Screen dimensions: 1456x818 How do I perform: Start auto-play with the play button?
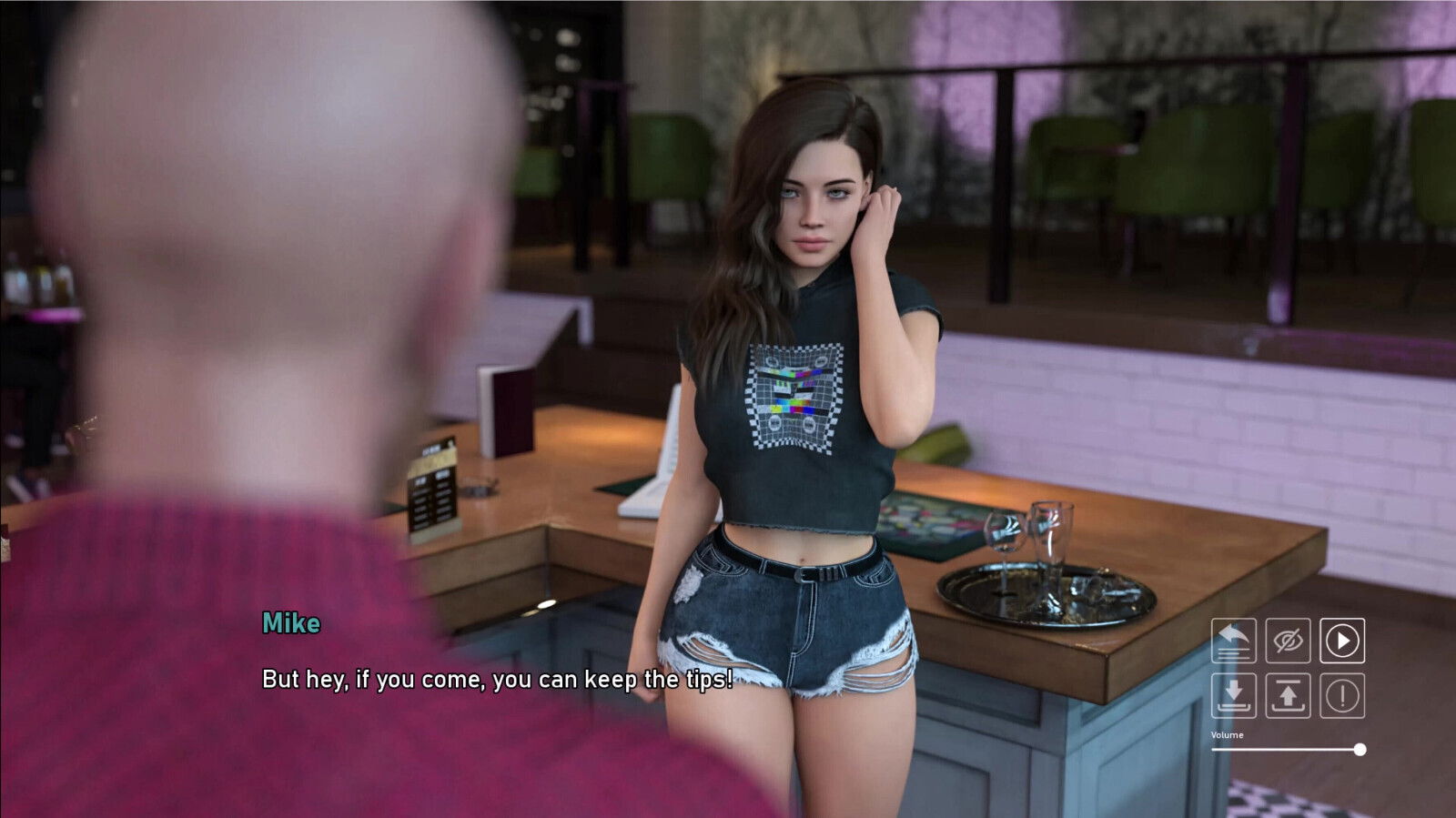[x=1342, y=641]
